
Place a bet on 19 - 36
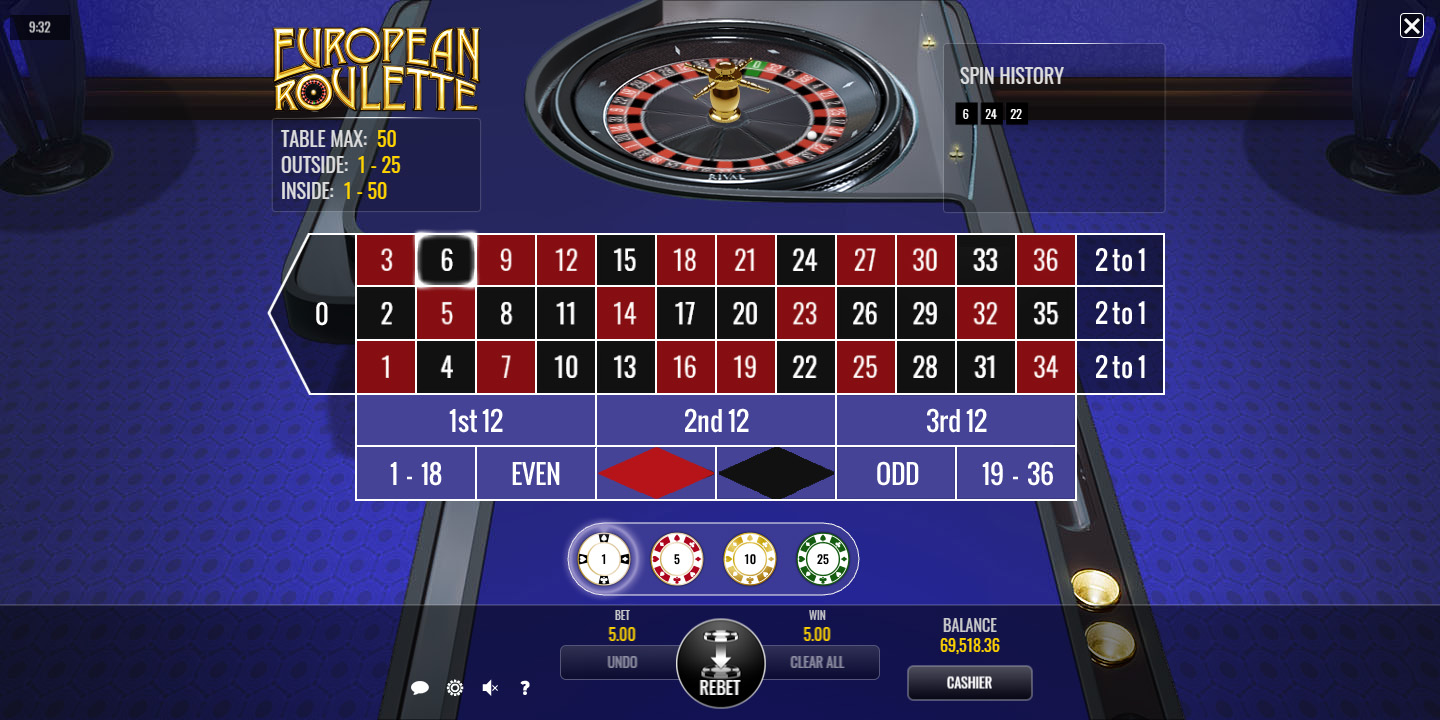[1016, 473]
